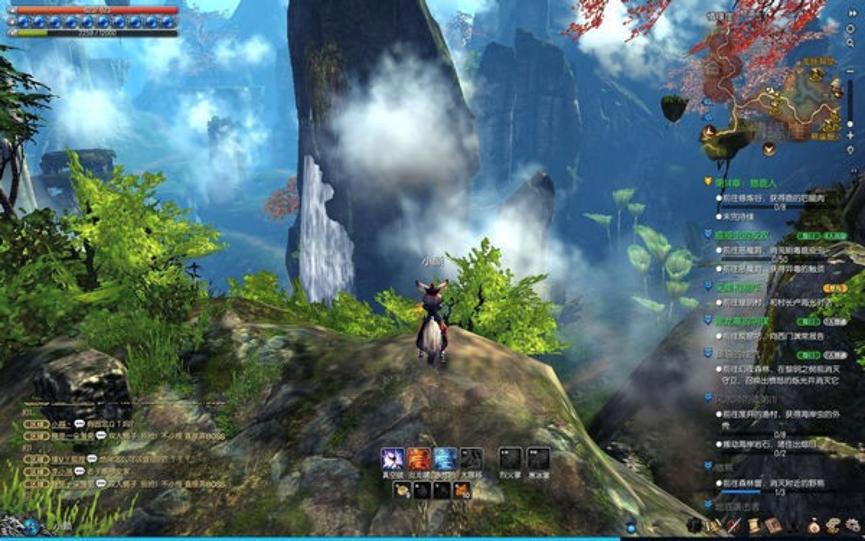Select the dark fourth skill slot

pyautogui.click(x=471, y=459)
